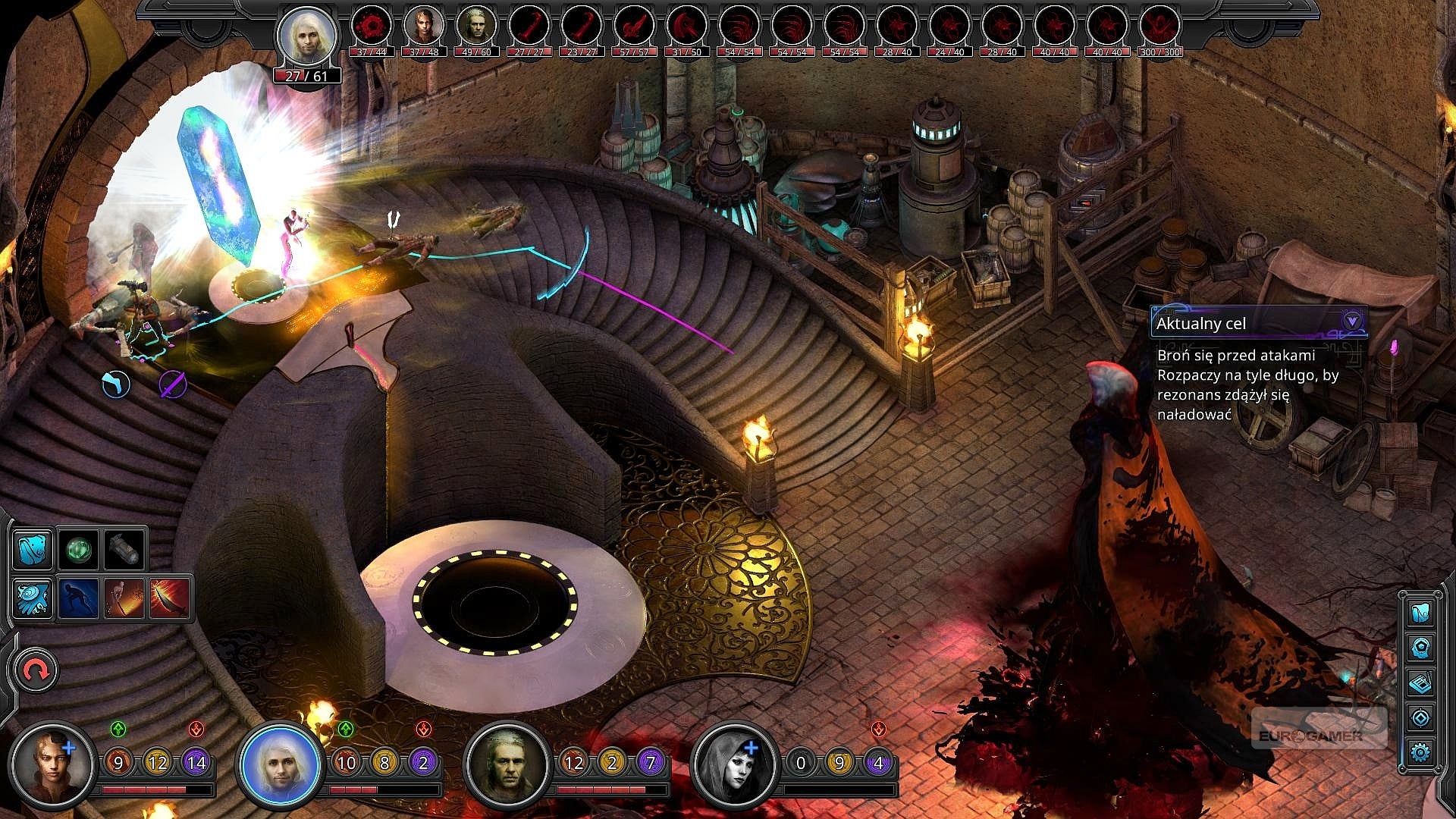Open the inventory bag from side menu
Viewport: 1456px width, 819px height.
(1420, 613)
